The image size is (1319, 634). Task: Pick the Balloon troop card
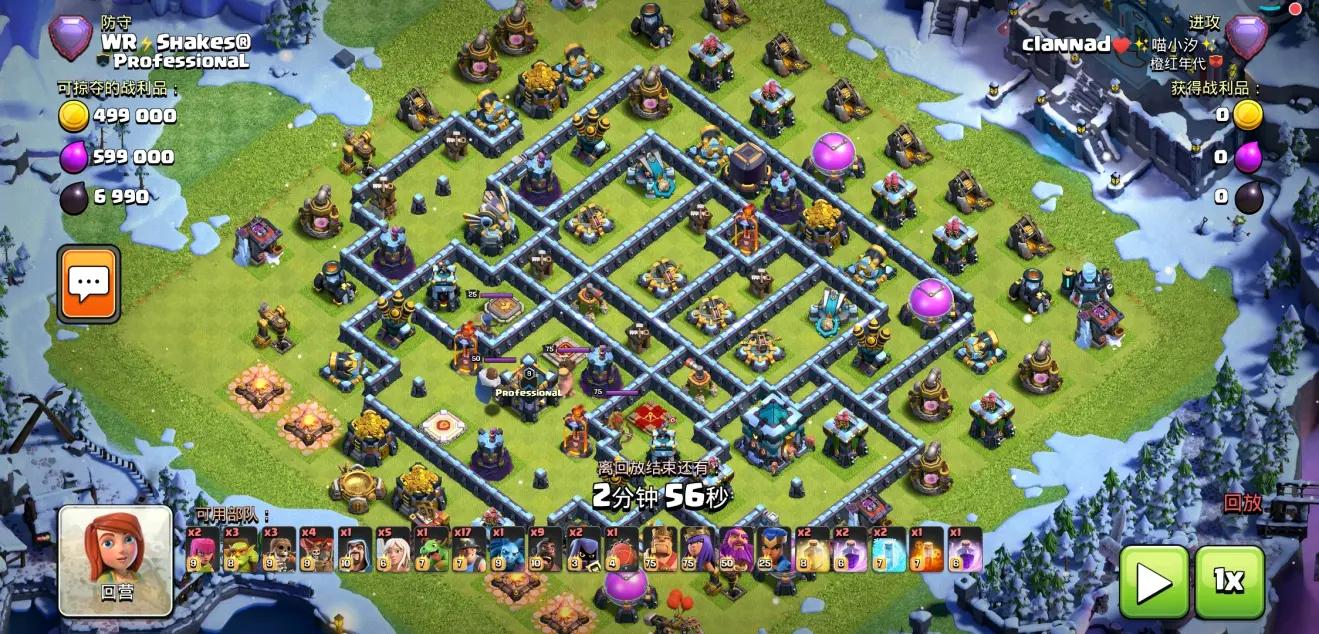316,550
